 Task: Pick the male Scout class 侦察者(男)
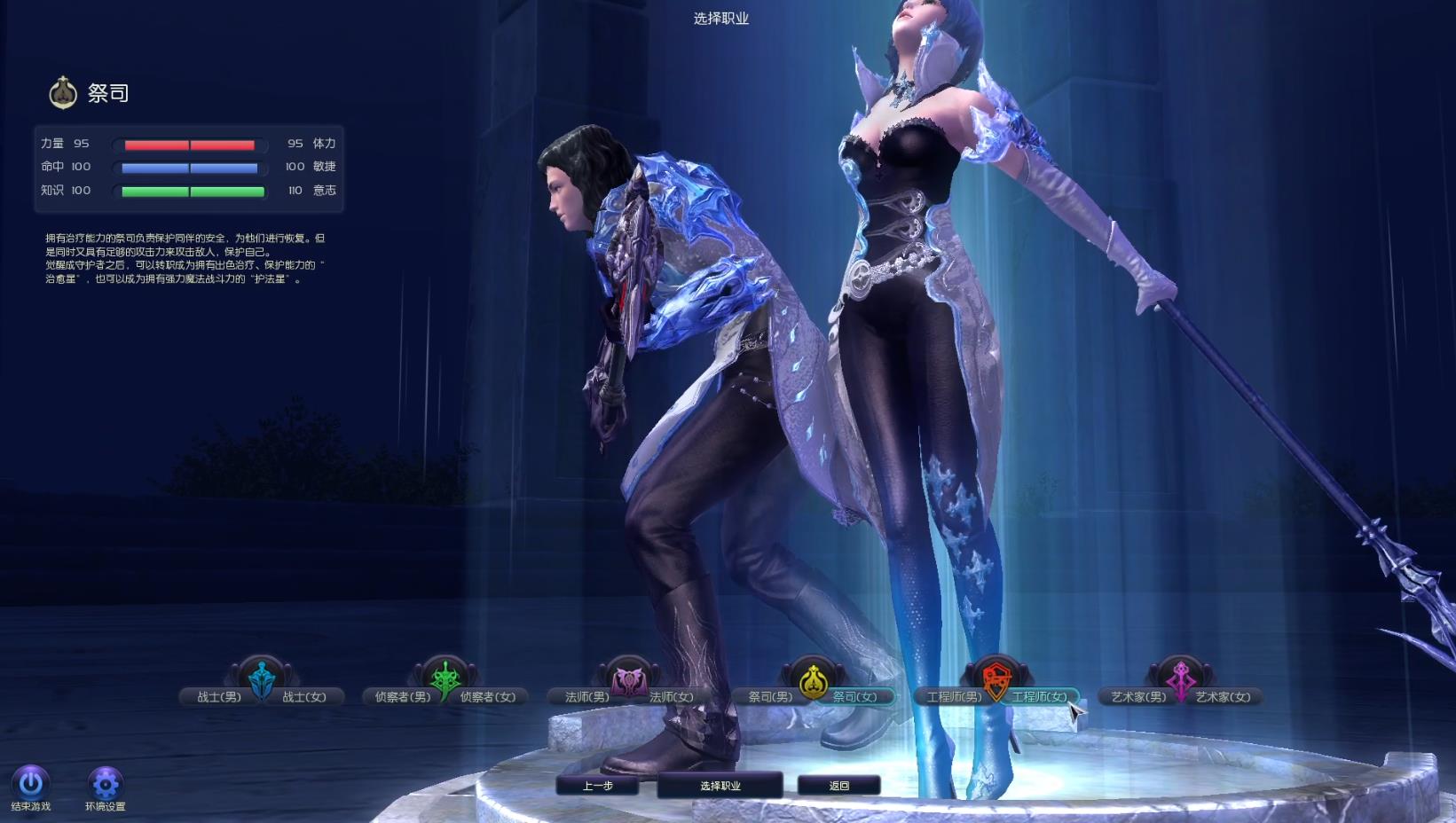[x=402, y=697]
